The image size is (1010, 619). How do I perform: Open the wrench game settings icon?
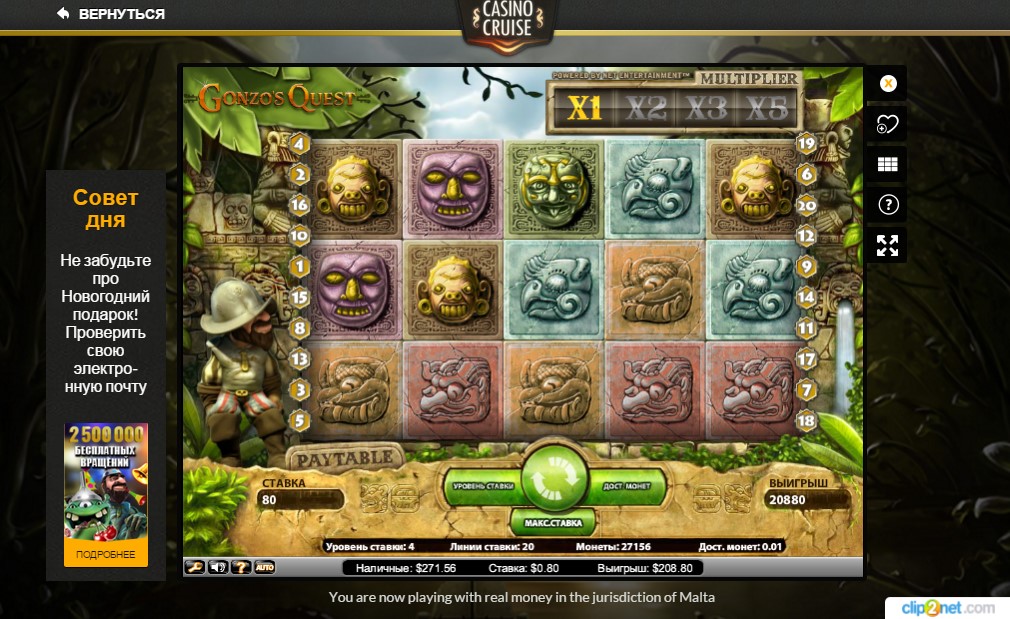[x=195, y=567]
